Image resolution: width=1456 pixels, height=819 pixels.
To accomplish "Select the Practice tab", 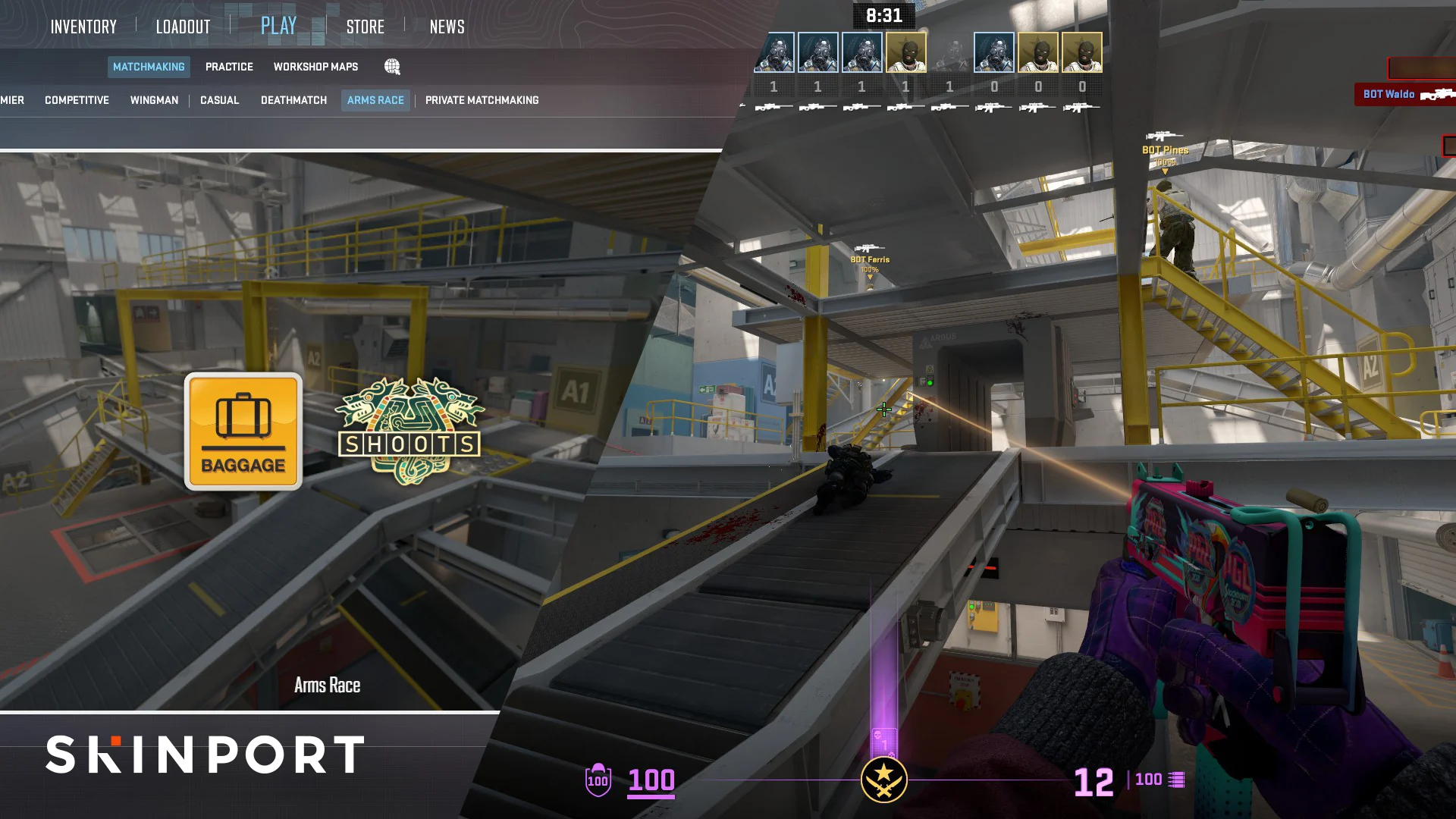I will pyautogui.click(x=229, y=67).
